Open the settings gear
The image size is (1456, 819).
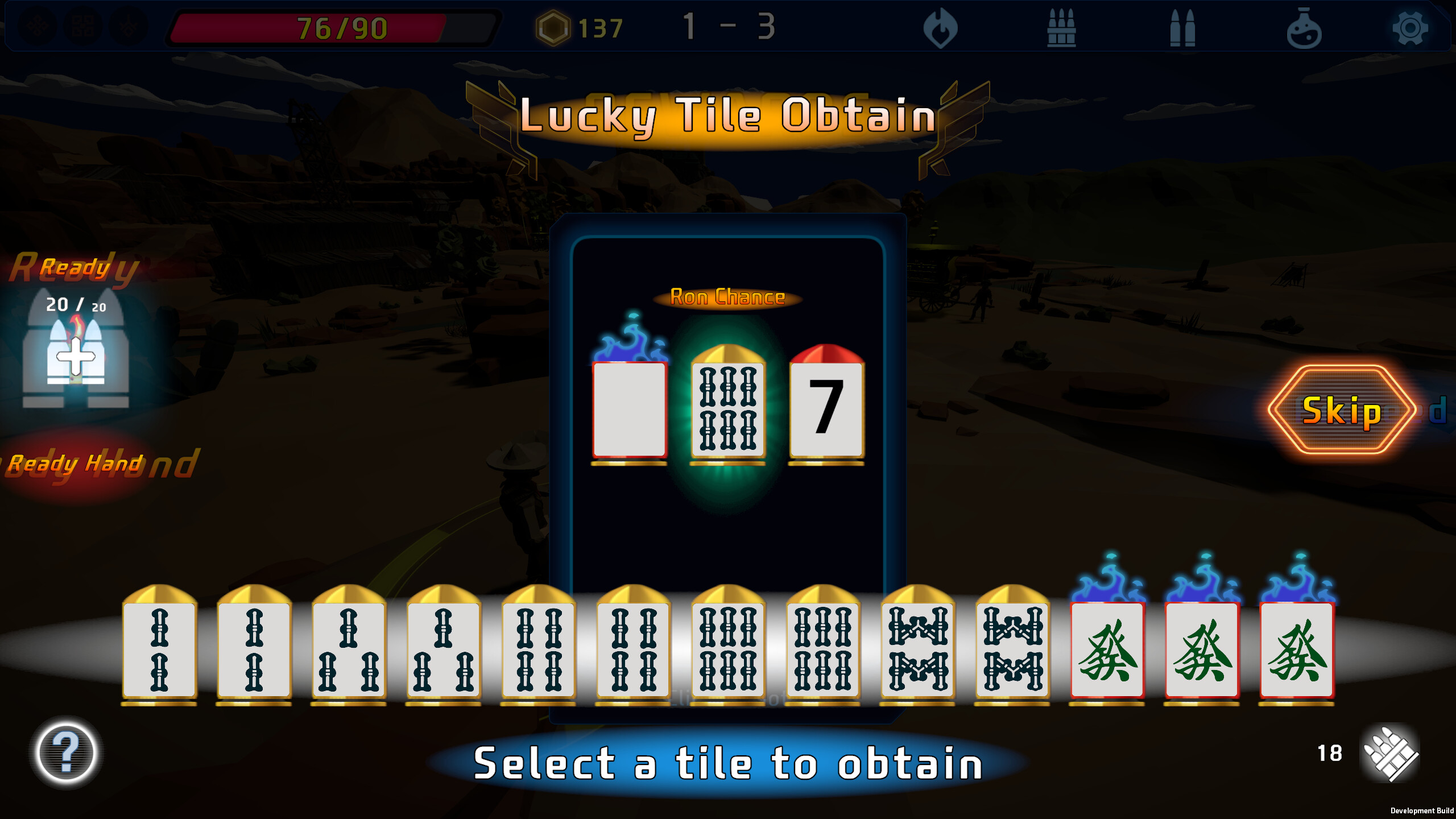click(1412, 27)
